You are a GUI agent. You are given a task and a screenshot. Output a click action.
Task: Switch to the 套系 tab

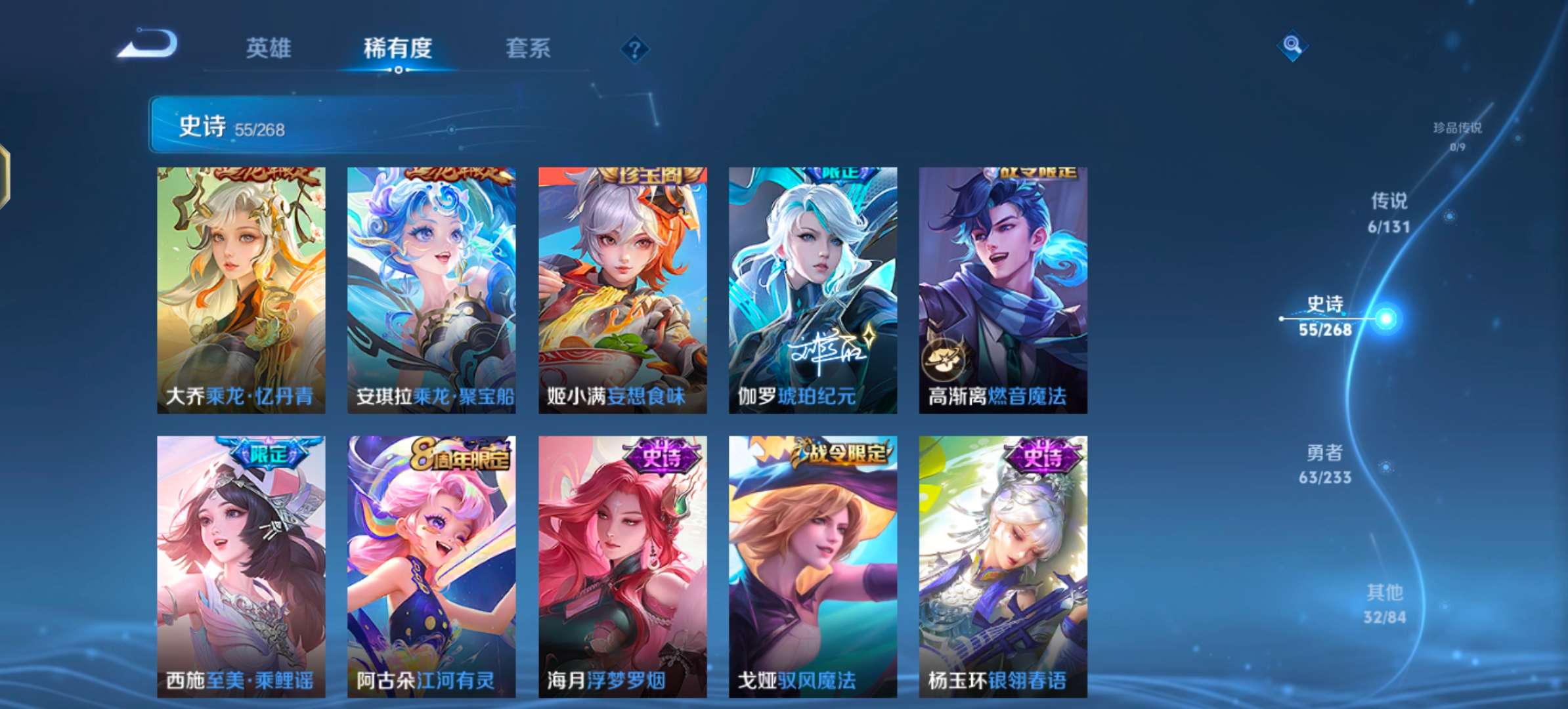point(527,48)
